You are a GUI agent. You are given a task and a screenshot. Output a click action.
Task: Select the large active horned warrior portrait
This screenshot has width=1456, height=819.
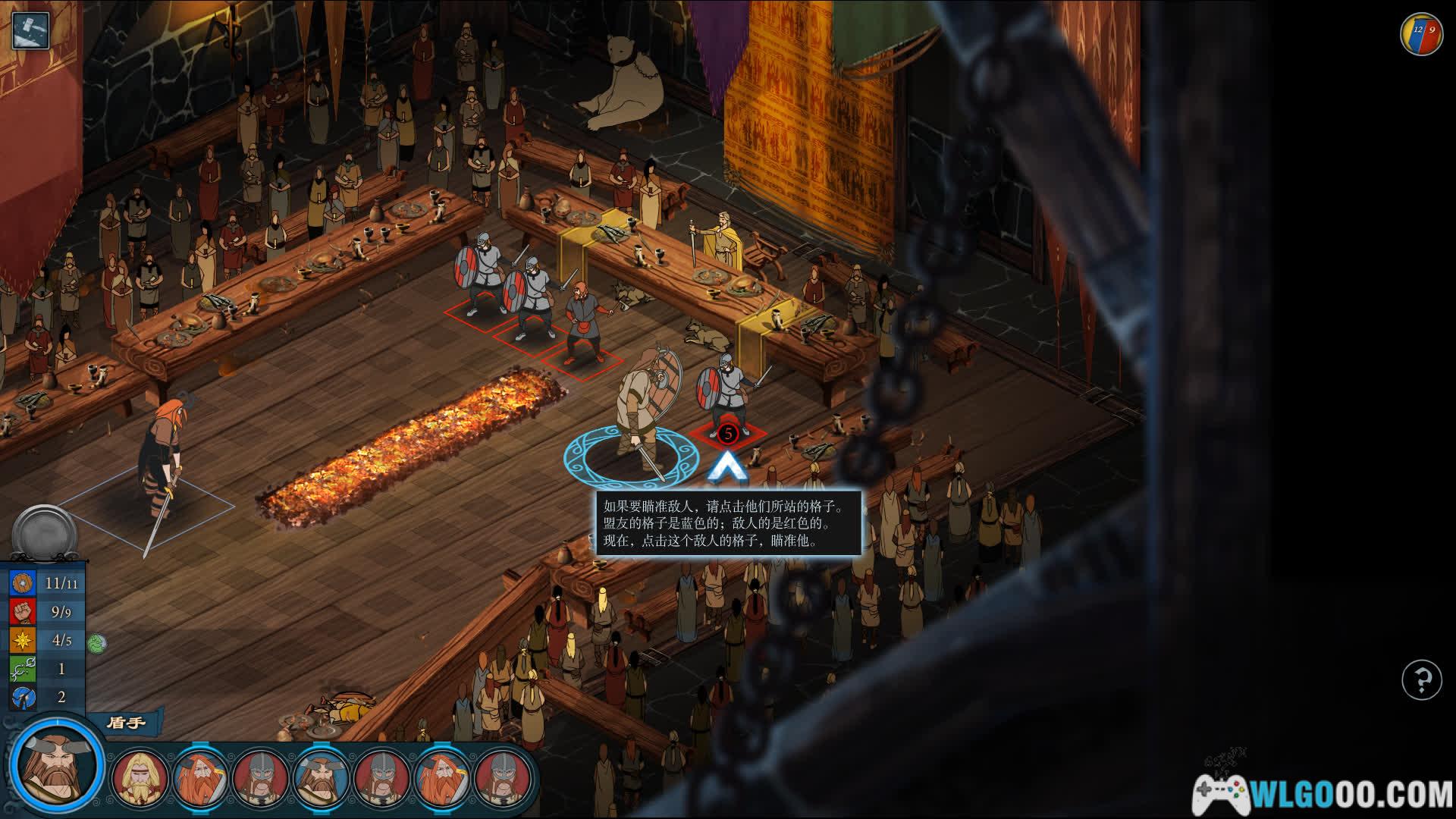[57, 764]
